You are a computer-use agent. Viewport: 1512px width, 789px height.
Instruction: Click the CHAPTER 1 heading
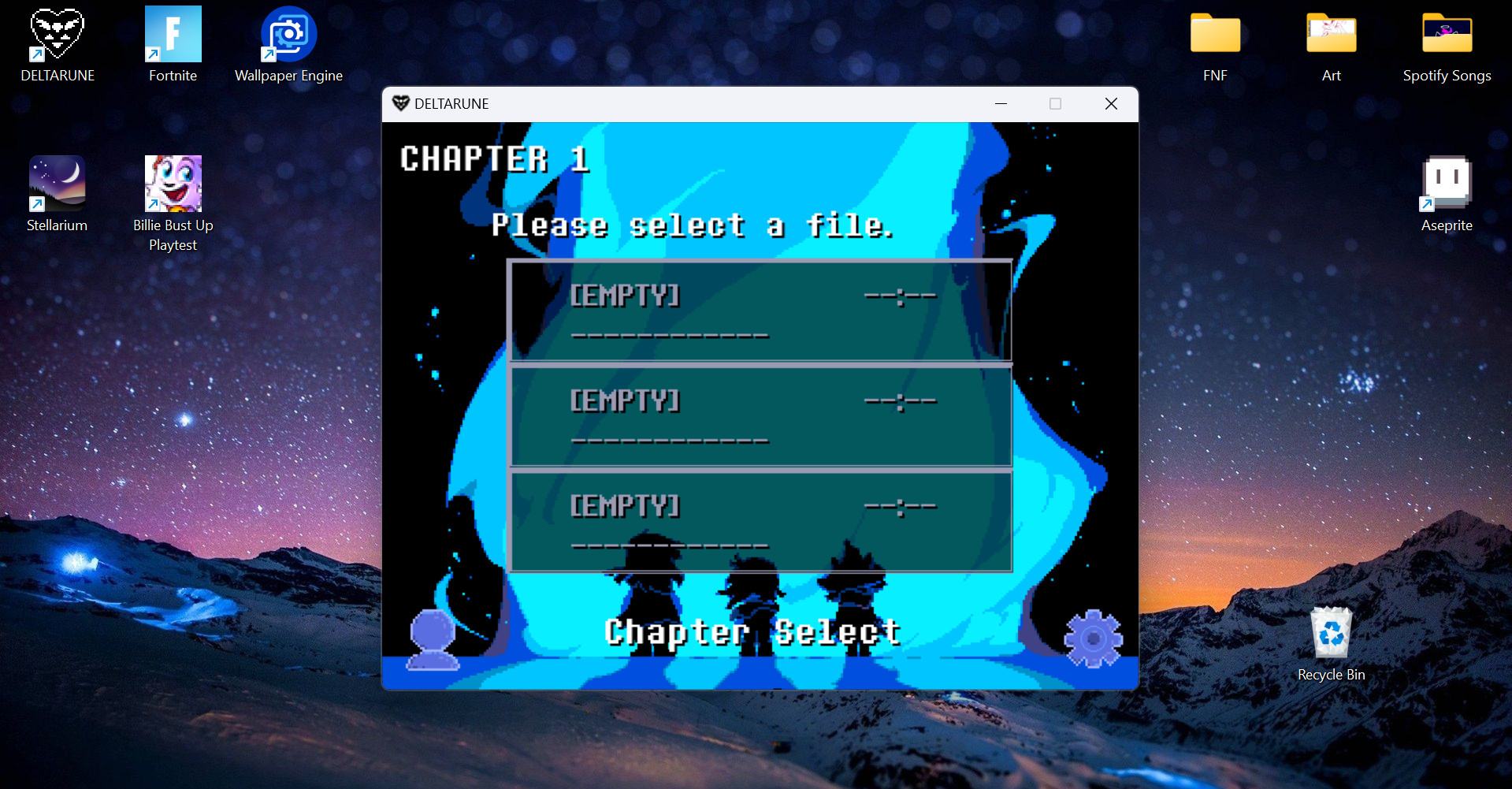pyautogui.click(x=495, y=159)
